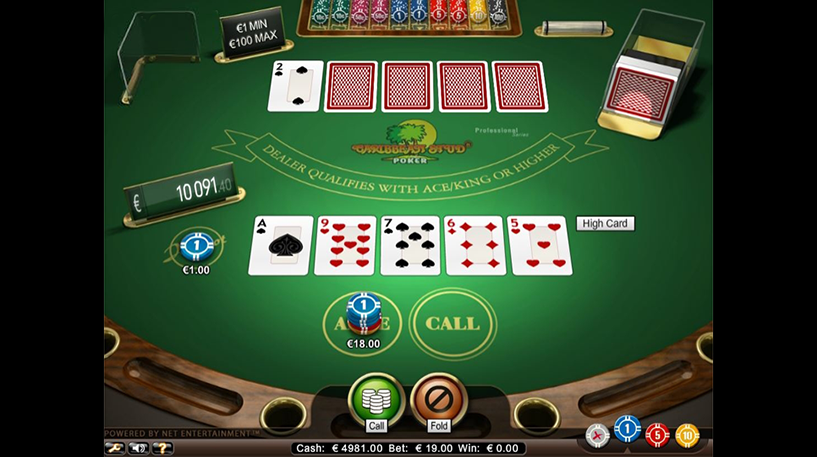Click the green Call button
The height and width of the screenshot is (457, 817).
tap(376, 400)
